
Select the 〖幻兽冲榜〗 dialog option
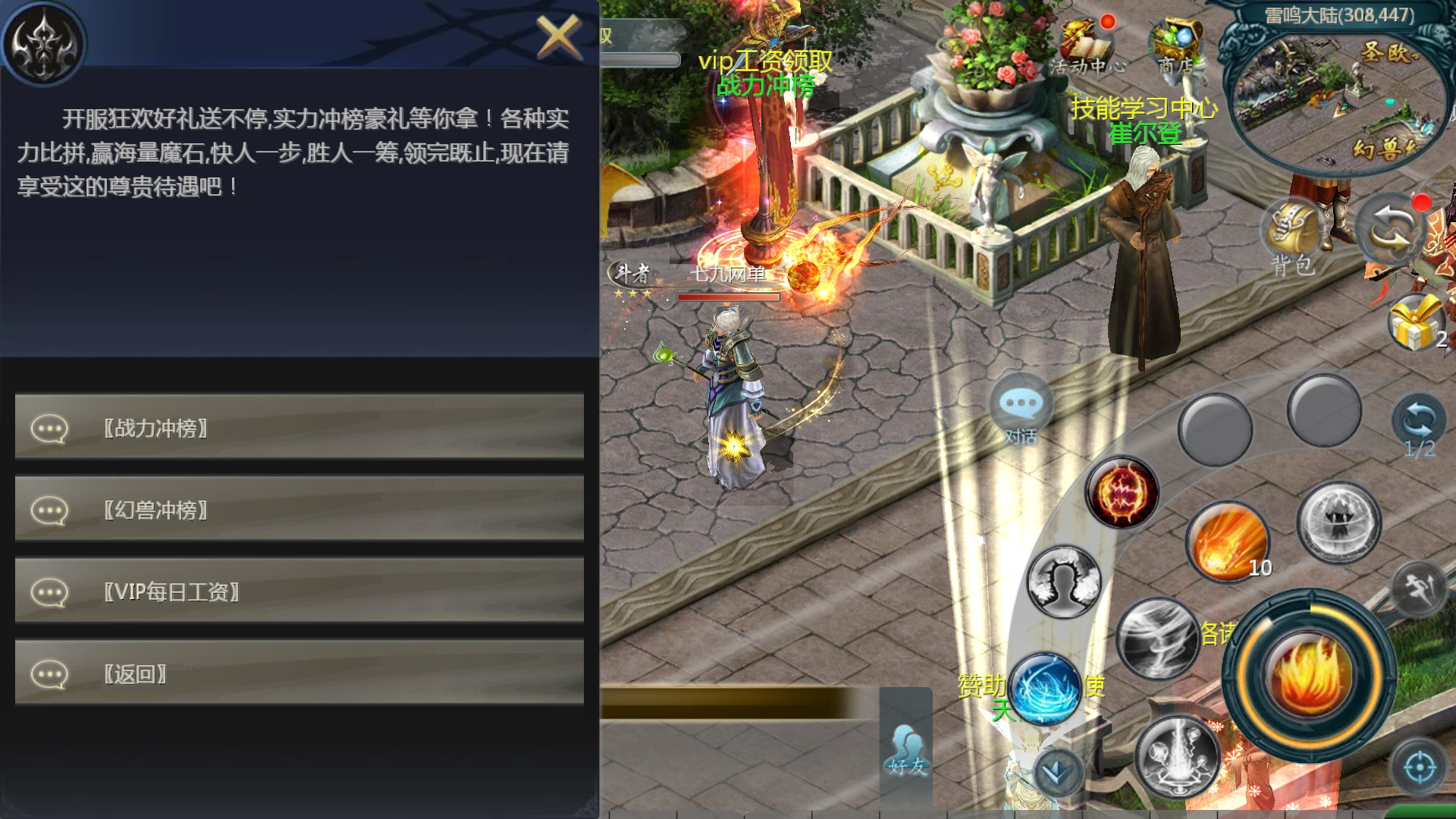[x=300, y=509]
